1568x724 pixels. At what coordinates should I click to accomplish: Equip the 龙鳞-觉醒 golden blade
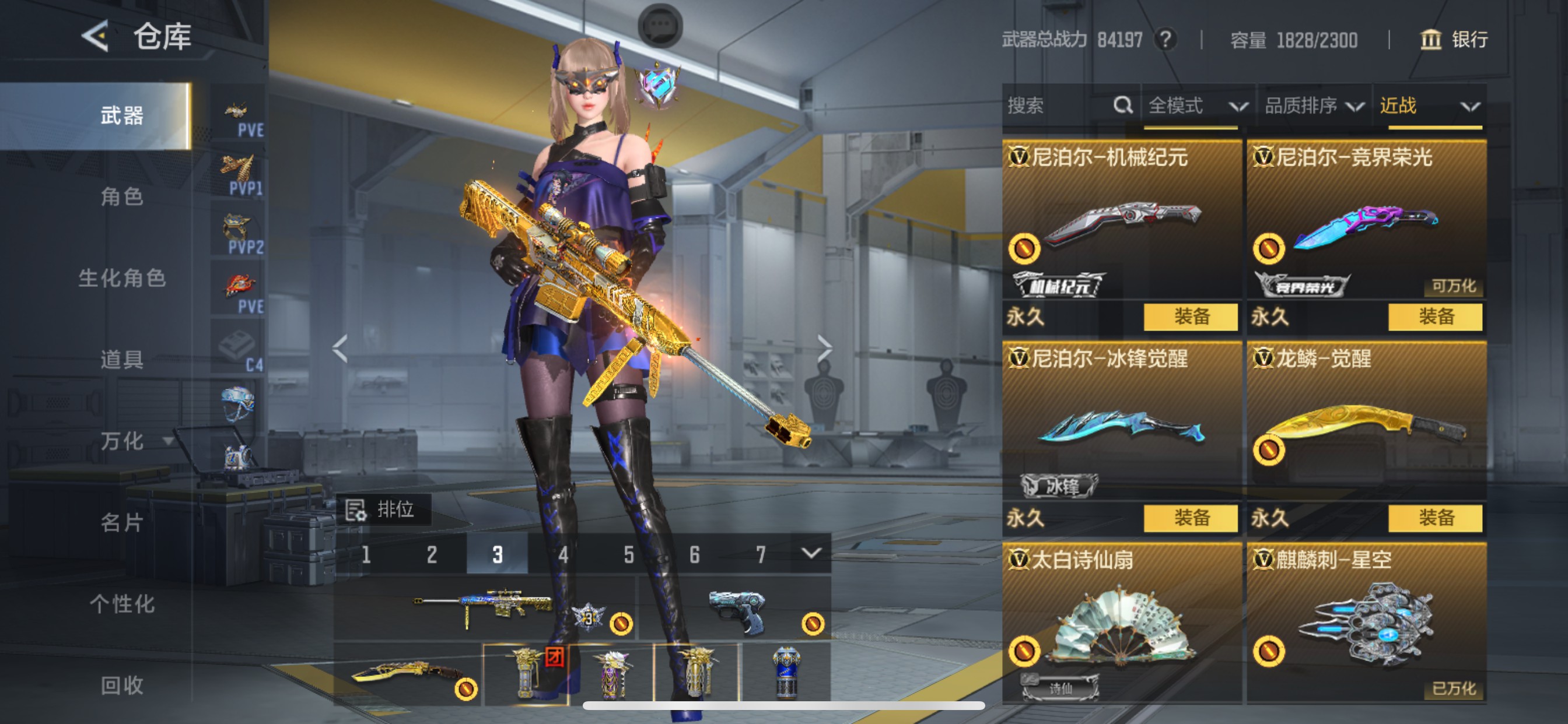[1436, 518]
